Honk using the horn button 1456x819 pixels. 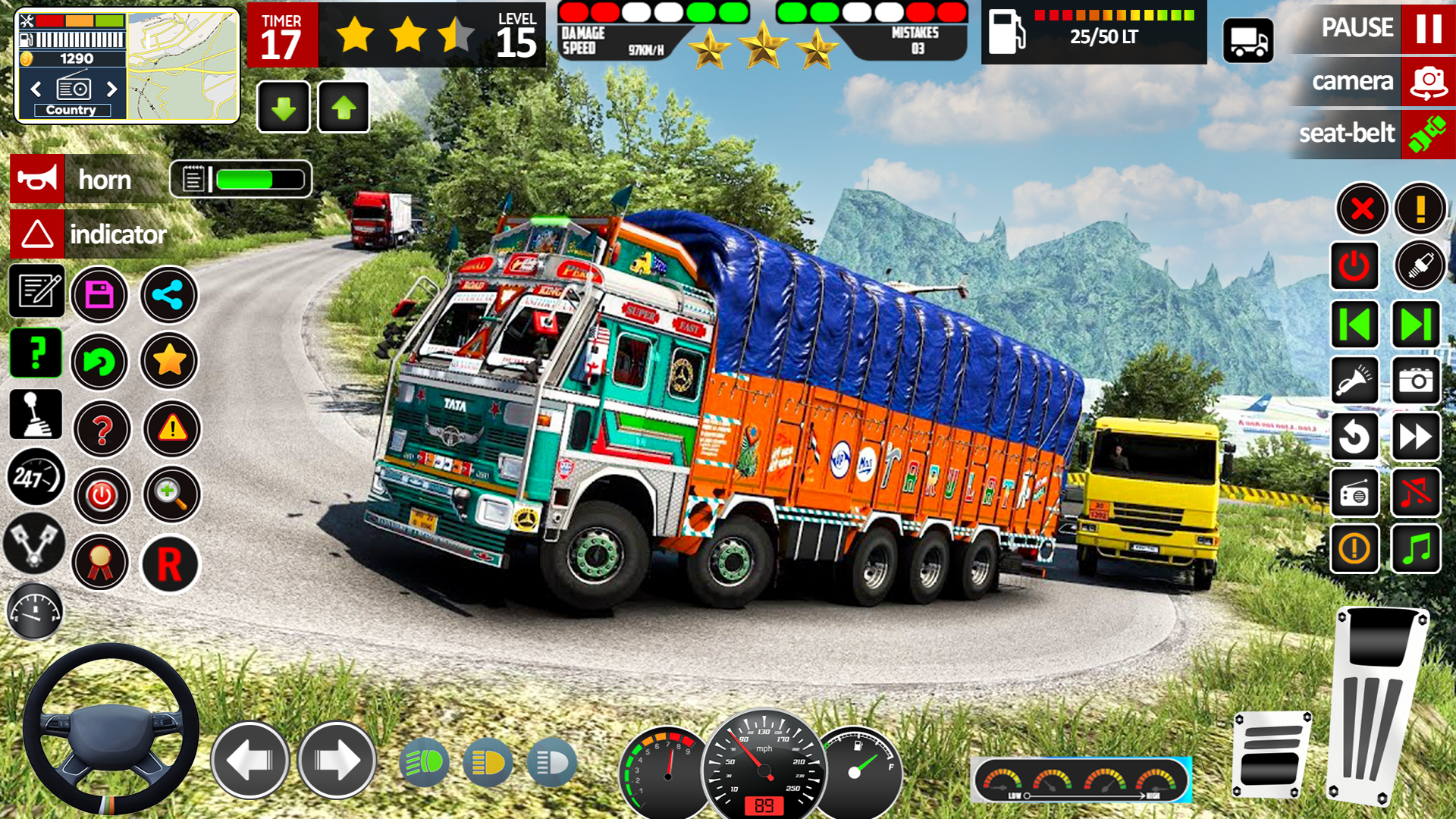[x=37, y=179]
